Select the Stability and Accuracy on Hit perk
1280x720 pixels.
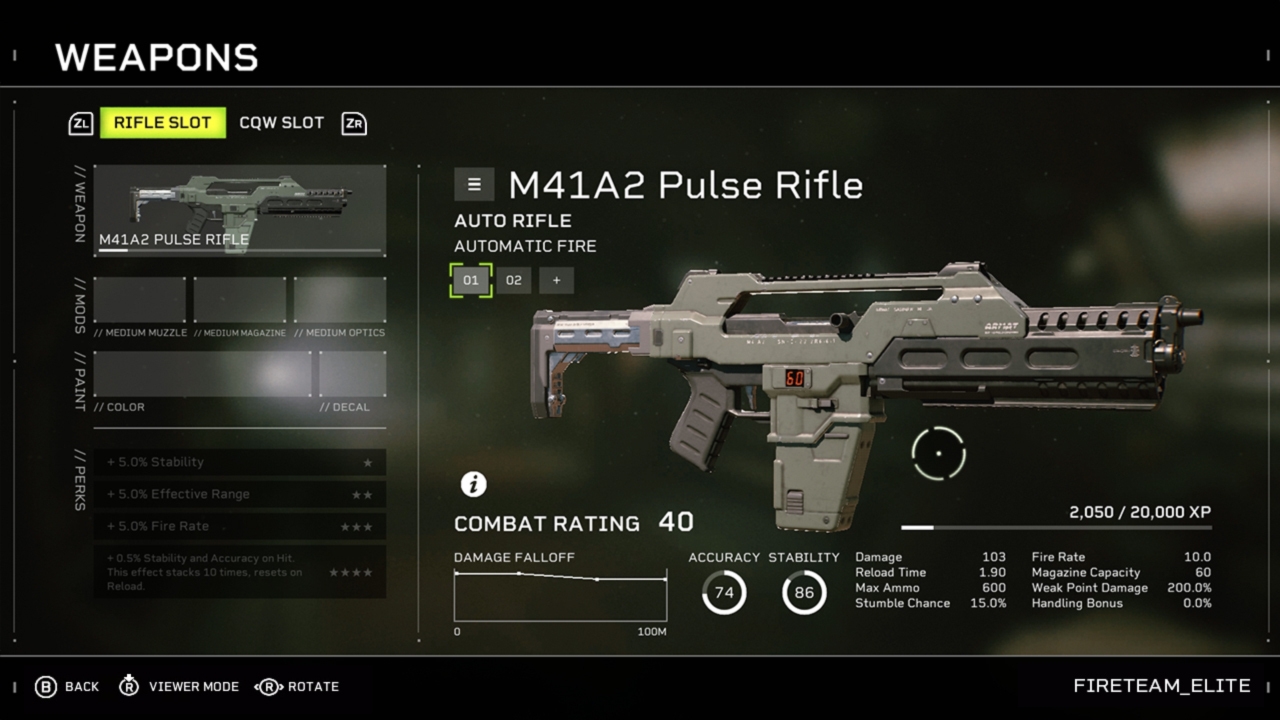pos(239,572)
